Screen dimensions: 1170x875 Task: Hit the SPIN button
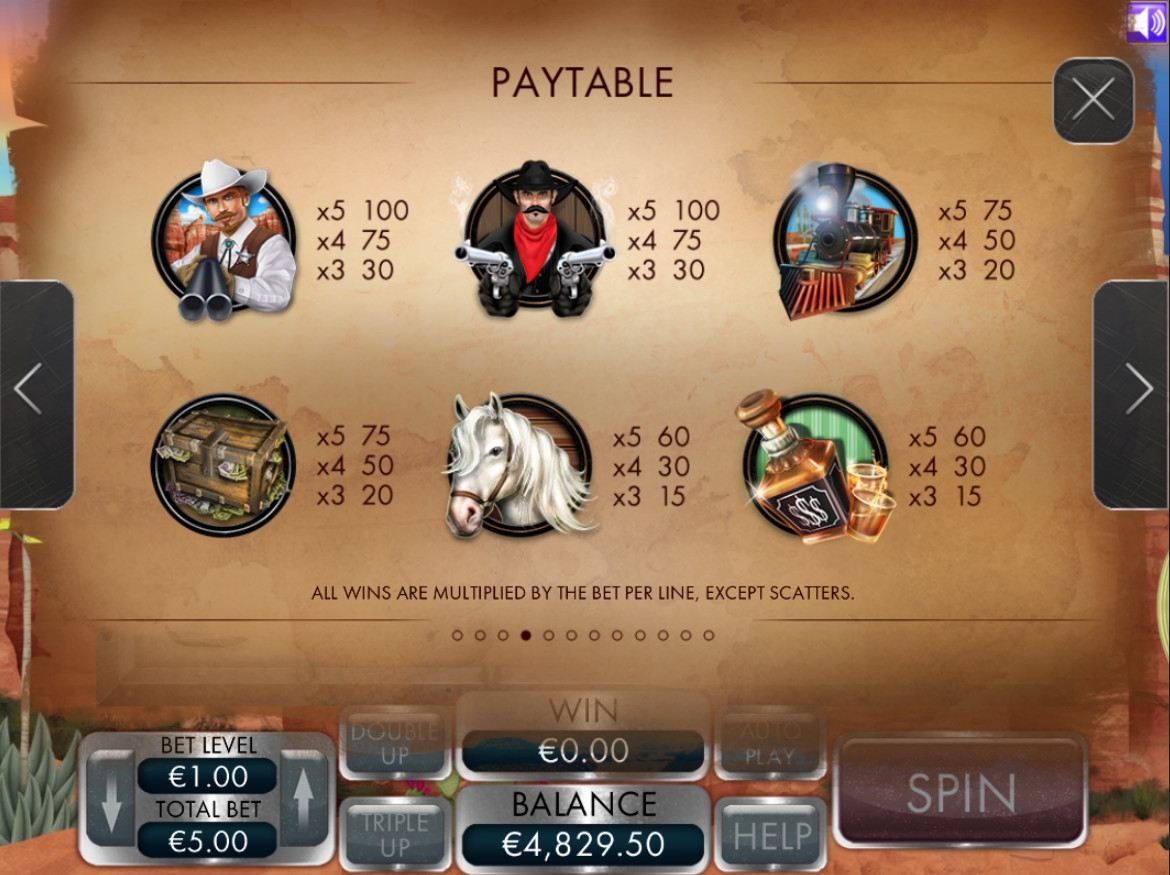pyautogui.click(x=959, y=792)
